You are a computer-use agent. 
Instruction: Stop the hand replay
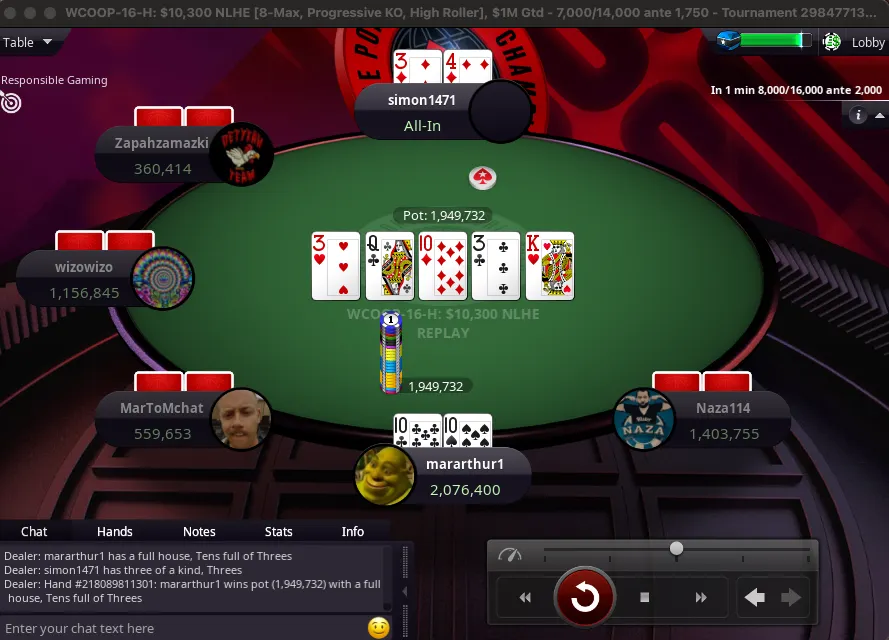(x=645, y=598)
